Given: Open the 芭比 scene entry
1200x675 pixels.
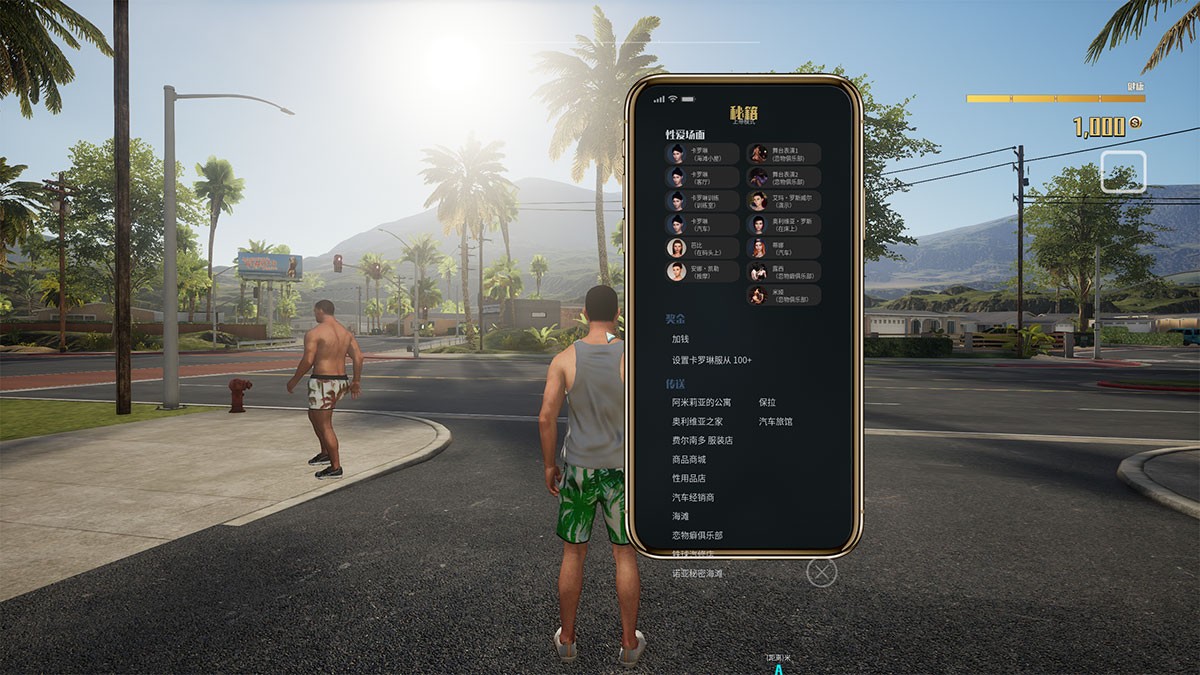Looking at the screenshot, I should (703, 248).
